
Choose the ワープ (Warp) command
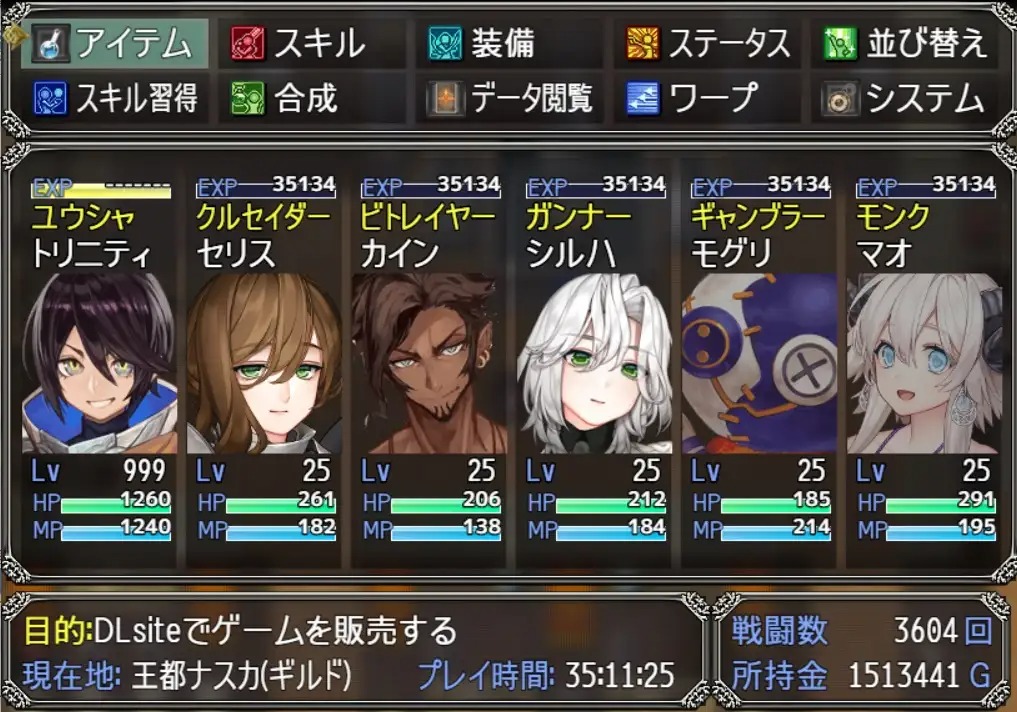click(x=705, y=98)
